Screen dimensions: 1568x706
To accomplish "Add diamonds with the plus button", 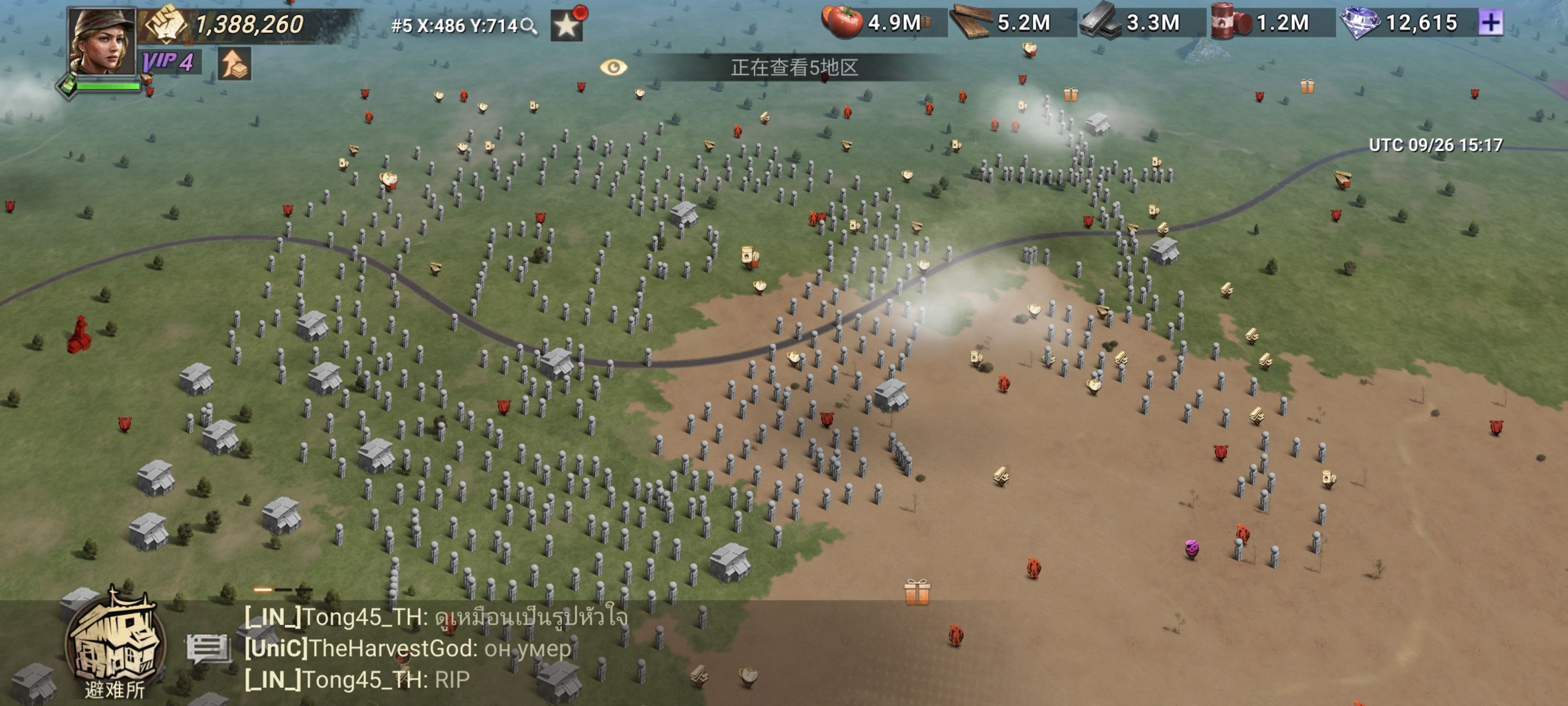I will coord(1491,23).
